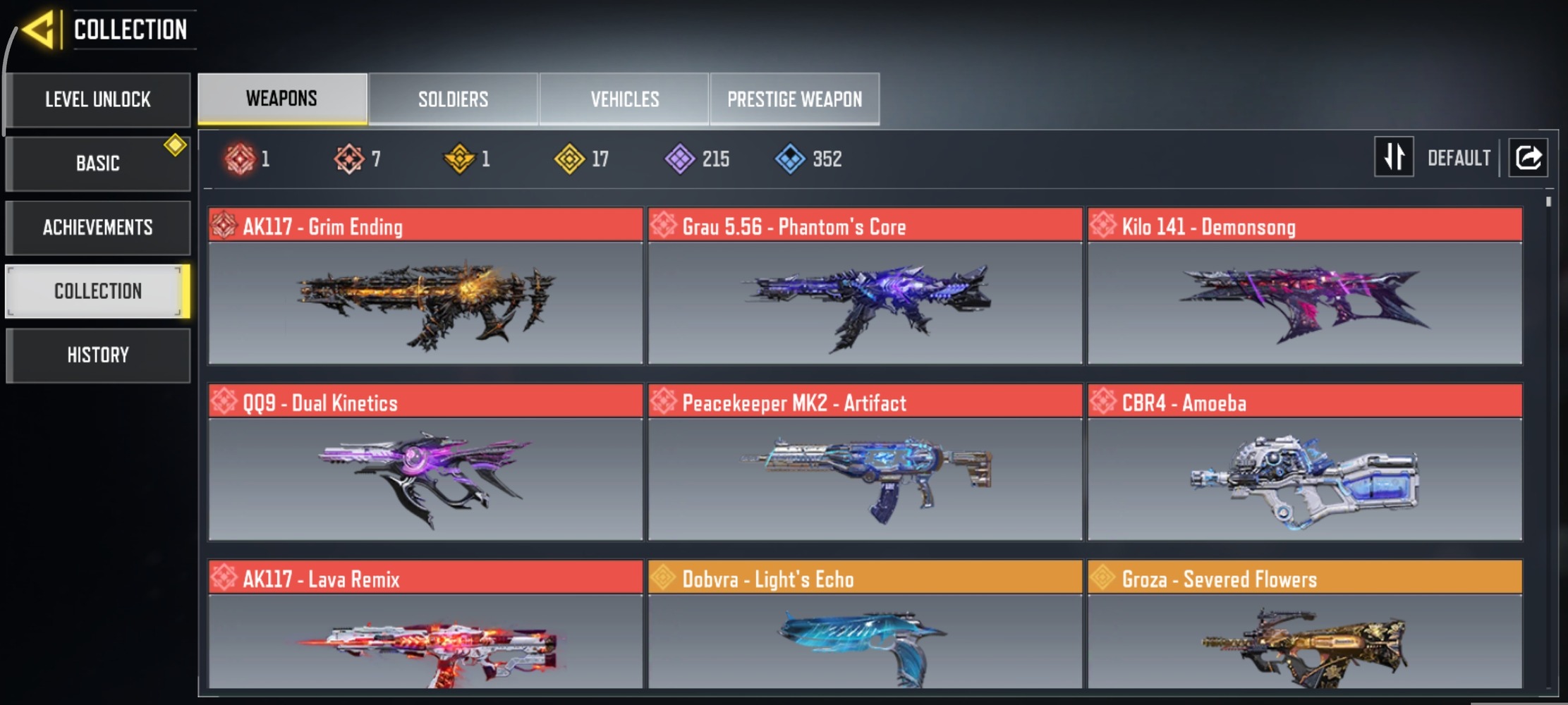
Task: Open the Prestige Weapon tab
Action: (x=794, y=99)
